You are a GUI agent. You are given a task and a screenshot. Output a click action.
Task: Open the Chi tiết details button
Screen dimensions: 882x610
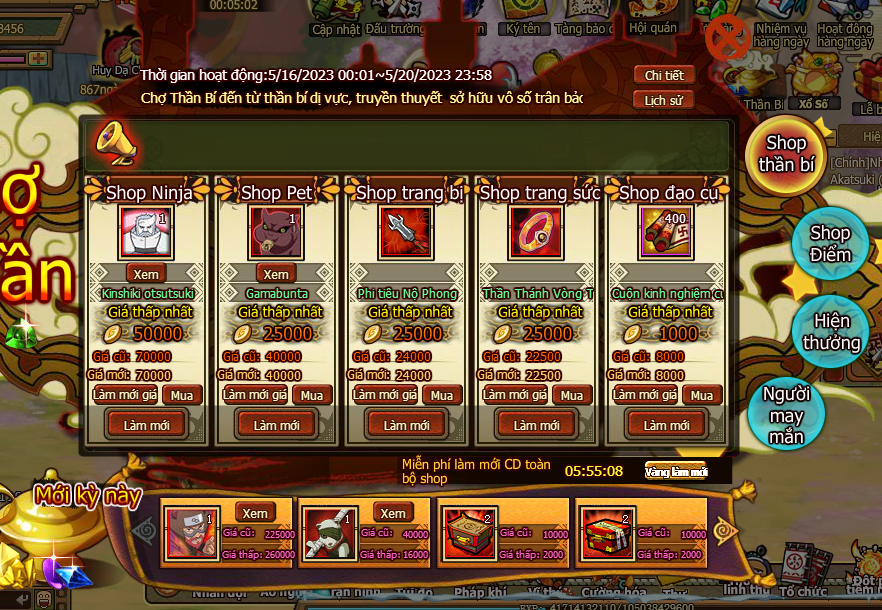(663, 76)
